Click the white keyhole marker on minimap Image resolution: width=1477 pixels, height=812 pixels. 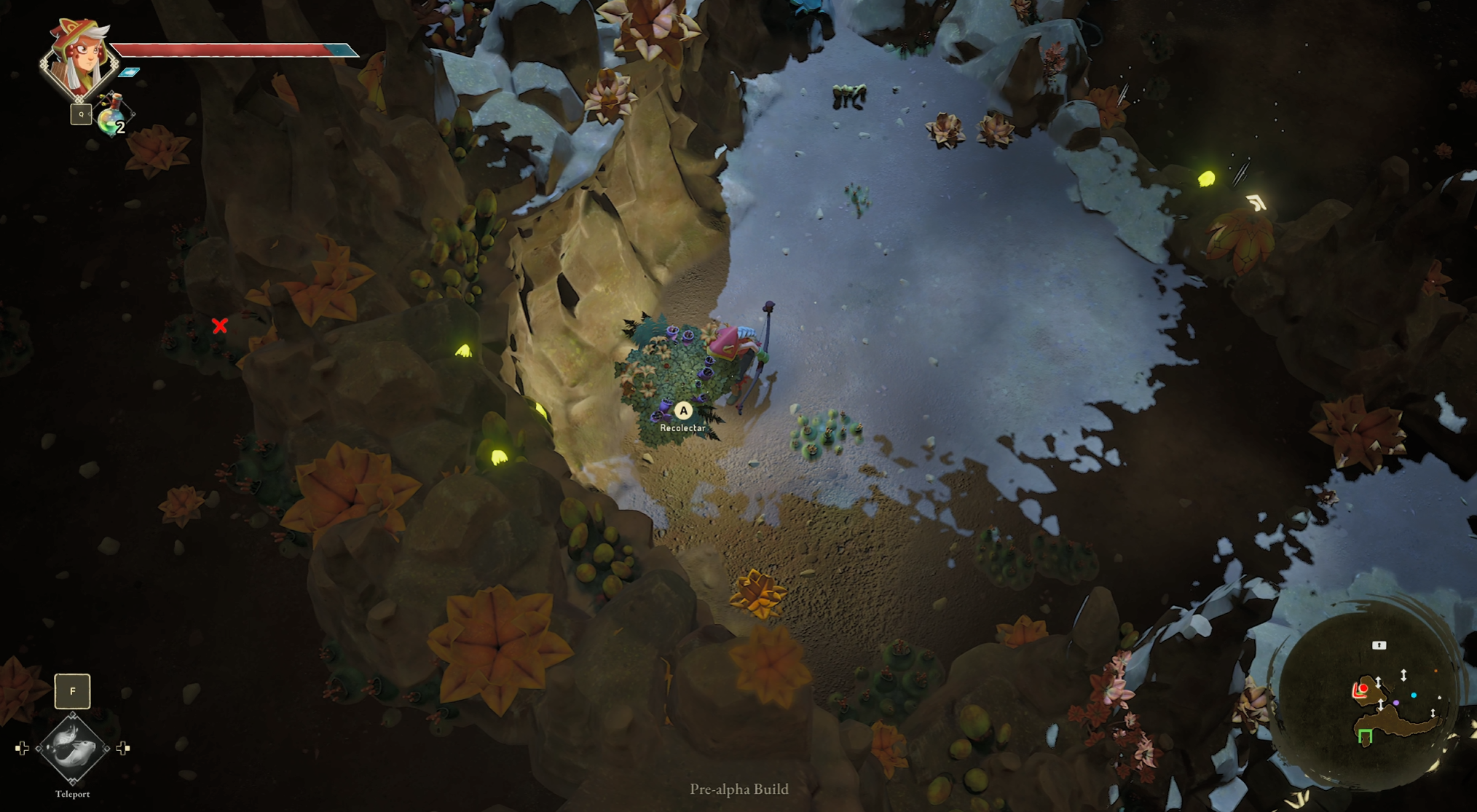click(1379, 645)
